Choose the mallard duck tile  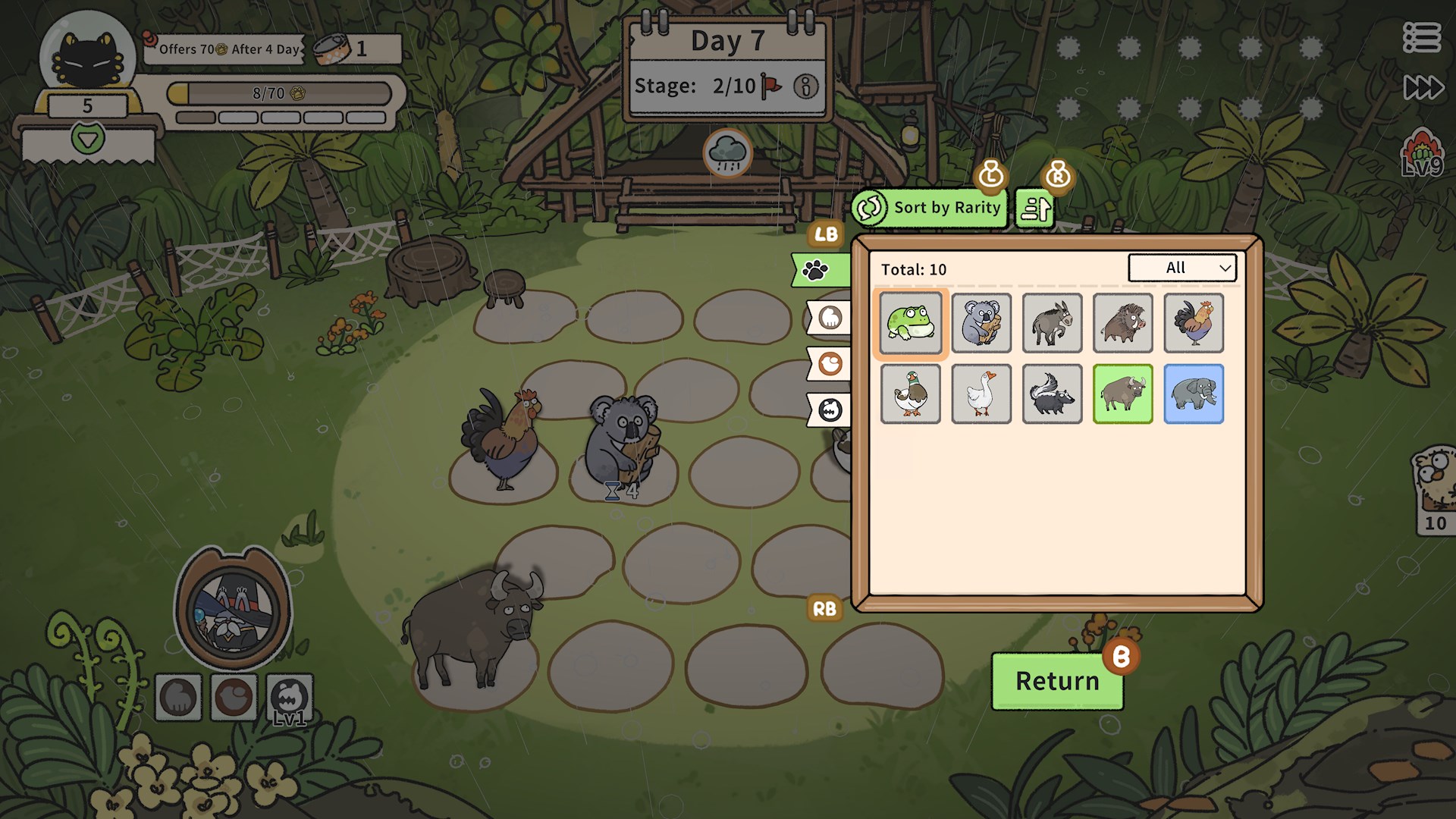pyautogui.click(x=911, y=394)
